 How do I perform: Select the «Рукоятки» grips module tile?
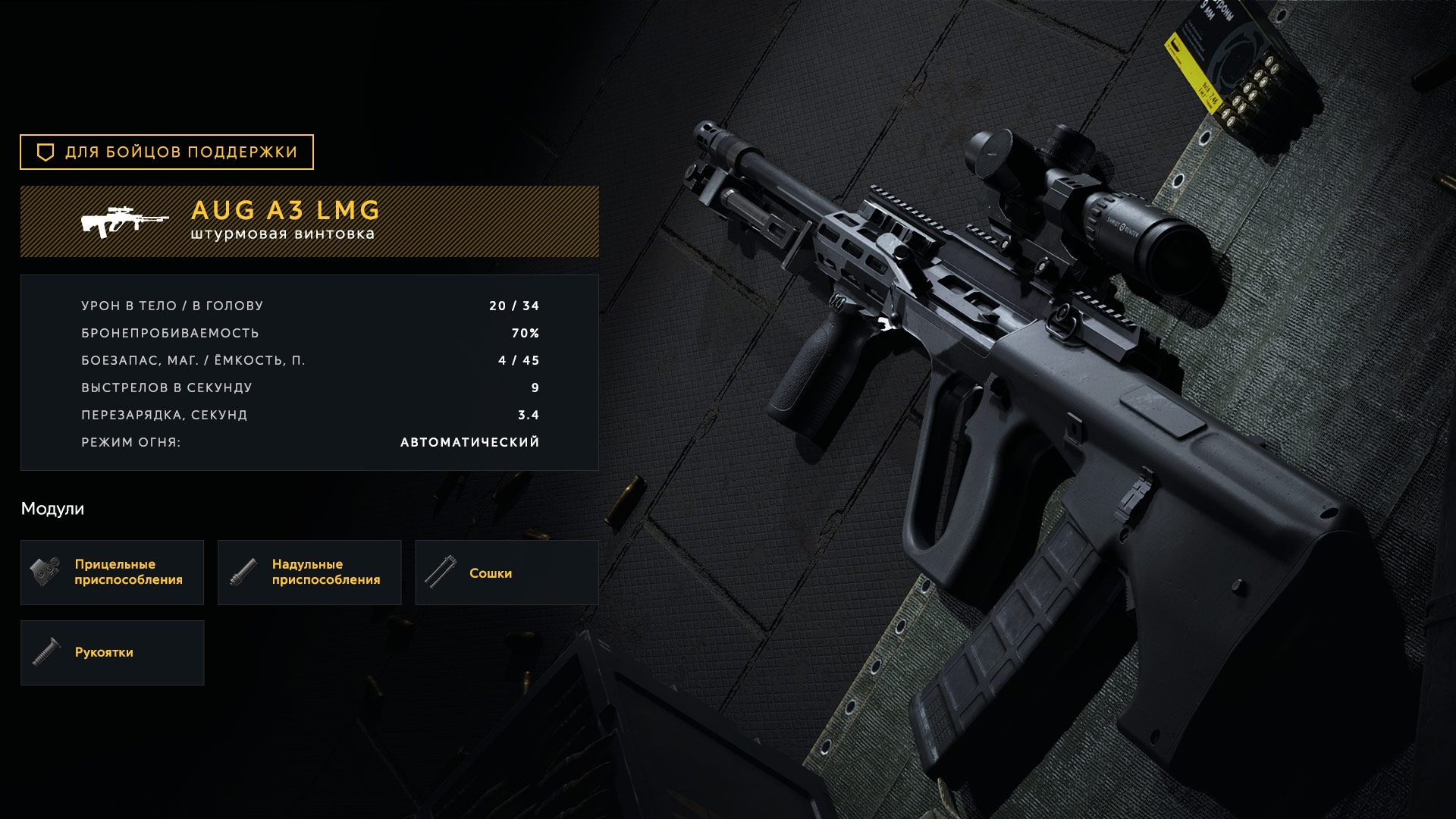[x=112, y=653]
